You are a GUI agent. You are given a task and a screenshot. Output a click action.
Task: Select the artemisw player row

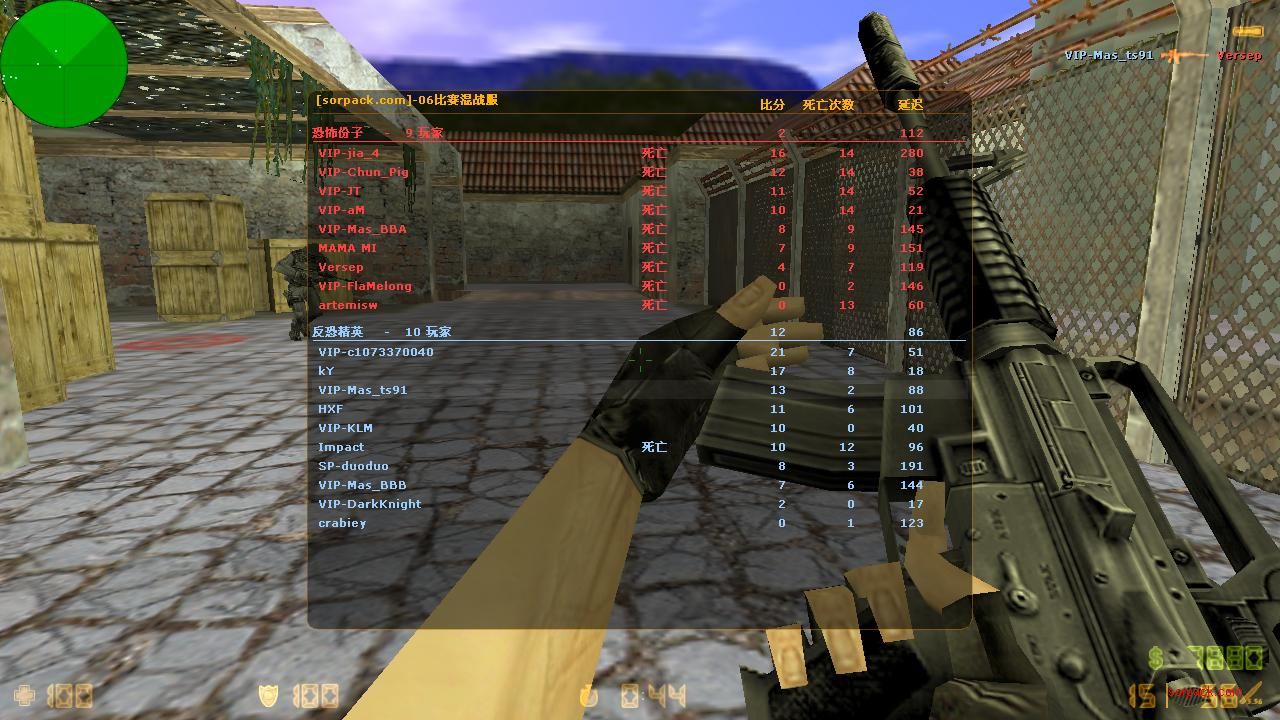point(348,305)
